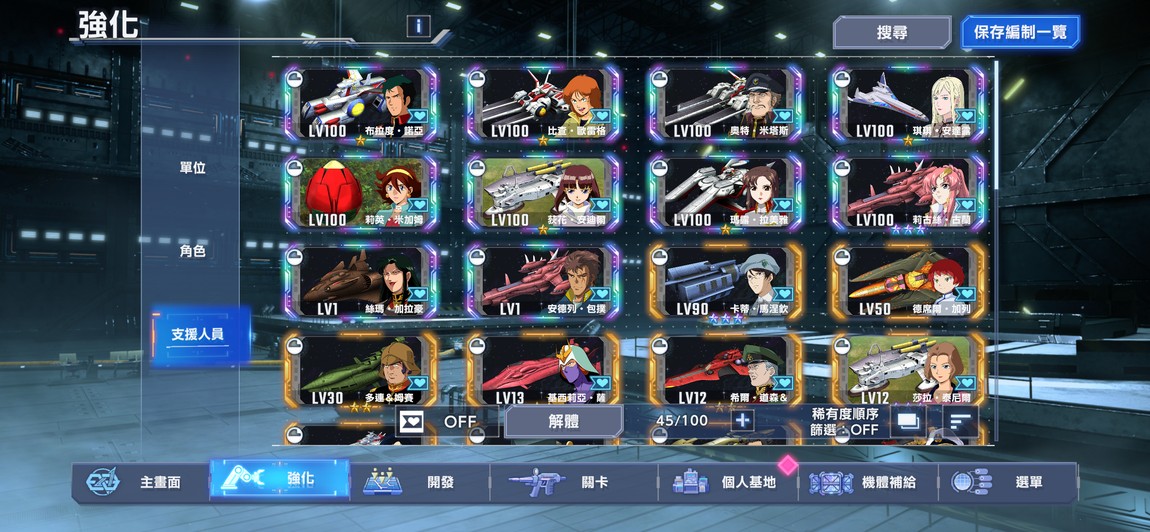Select the 支援人員 support staff tab
Viewport: 1150px width, 532px height.
click(x=197, y=335)
